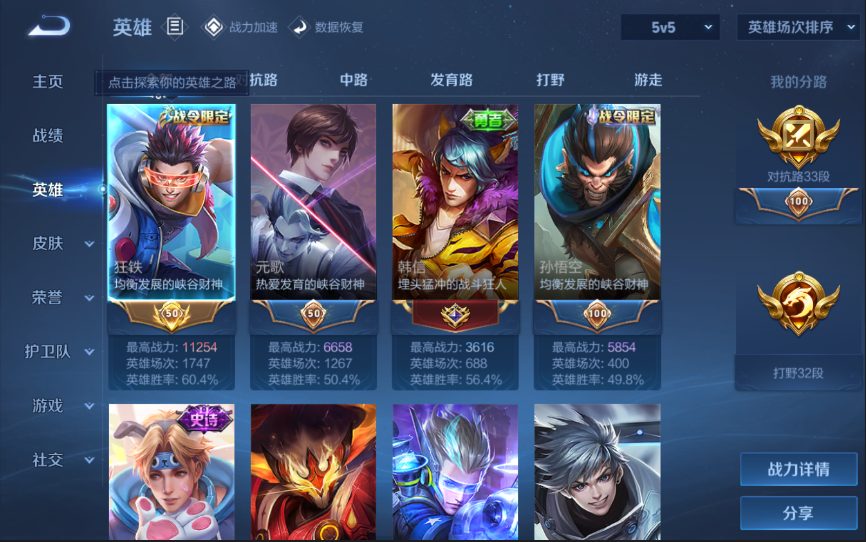Show heroes in the 打野 tab
Screen dimensions: 866x542
[550, 80]
